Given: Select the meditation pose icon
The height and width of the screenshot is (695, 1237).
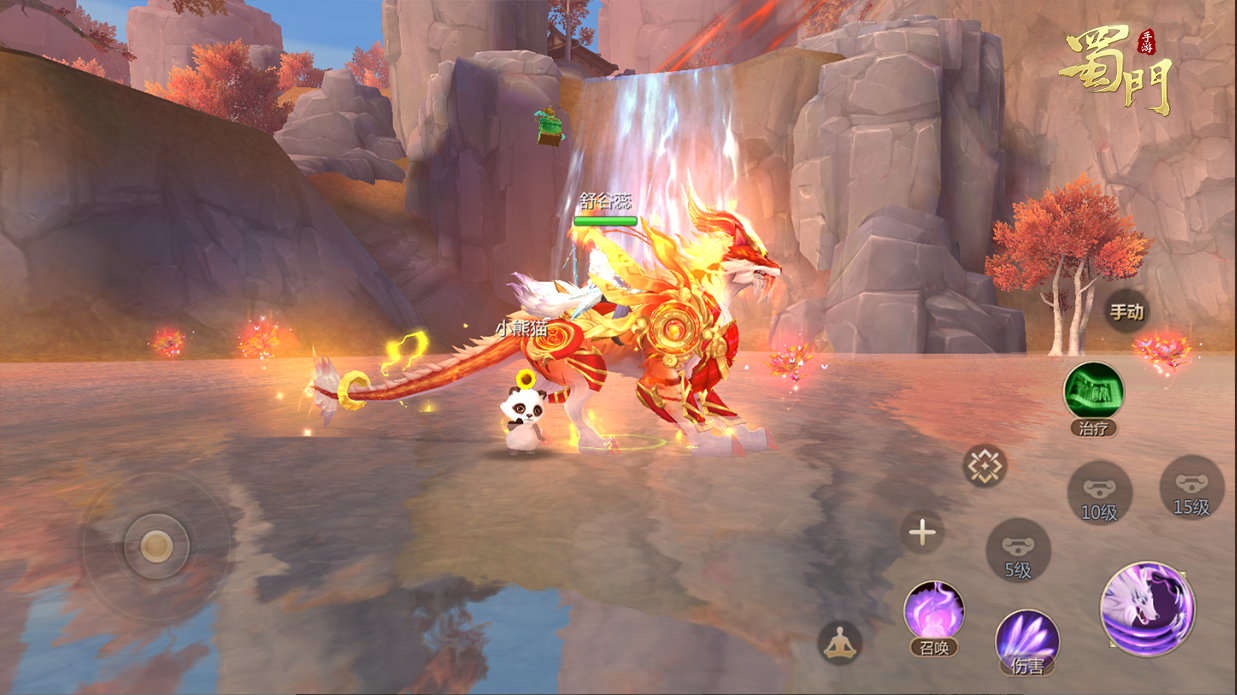Looking at the screenshot, I should 840,642.
